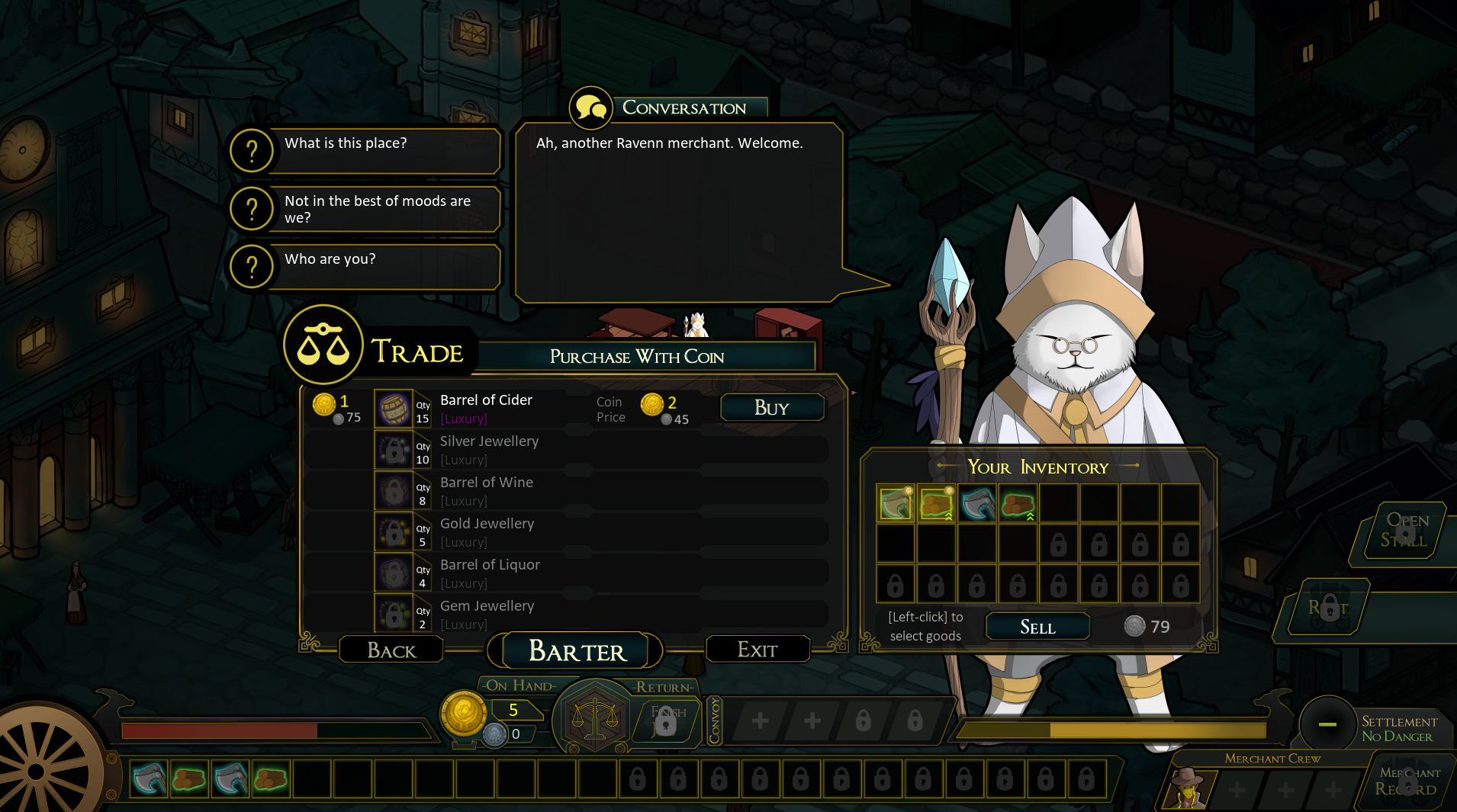1457x812 pixels.
Task: Switch to Barter trading
Action: [x=577, y=651]
